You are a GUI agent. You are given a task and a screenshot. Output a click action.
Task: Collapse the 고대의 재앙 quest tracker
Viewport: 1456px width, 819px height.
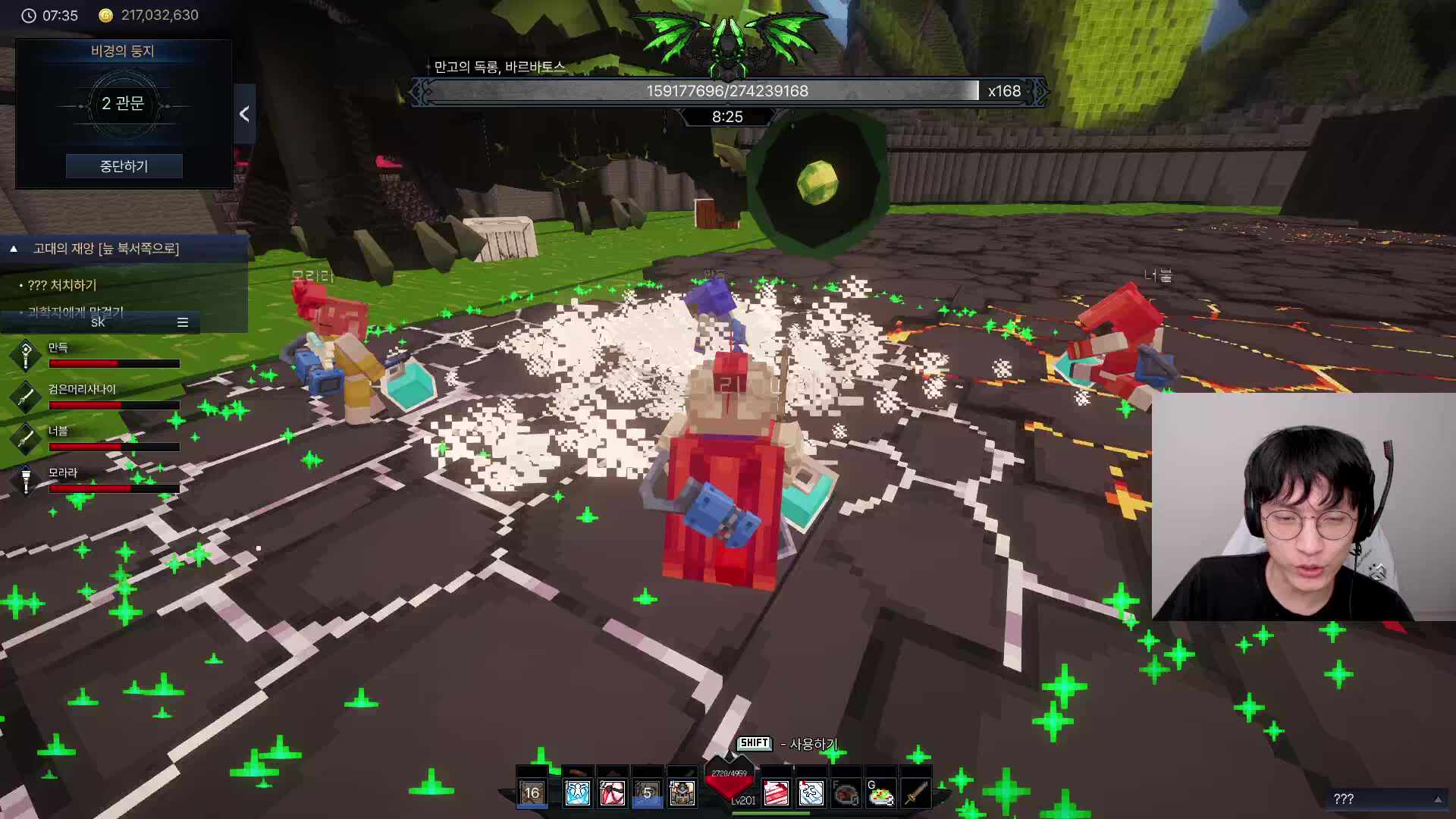(x=14, y=249)
